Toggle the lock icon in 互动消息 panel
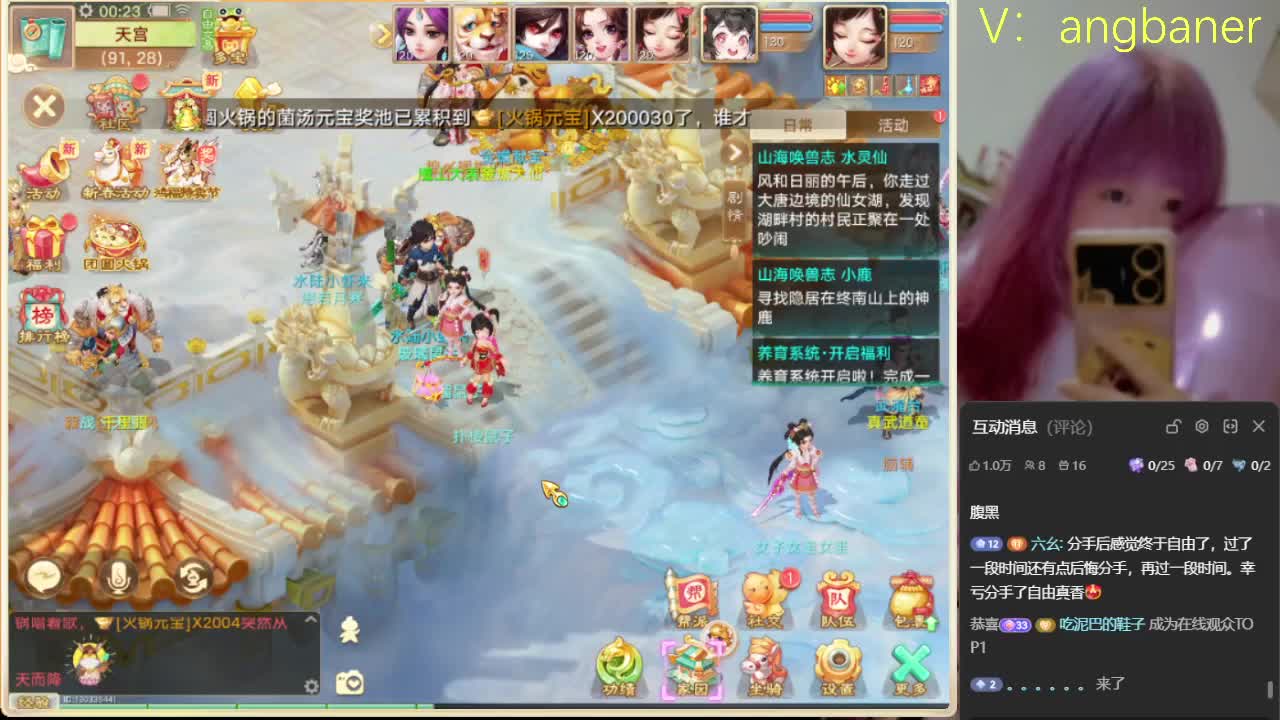The width and height of the screenshot is (1280, 720). pyautogui.click(x=1172, y=426)
